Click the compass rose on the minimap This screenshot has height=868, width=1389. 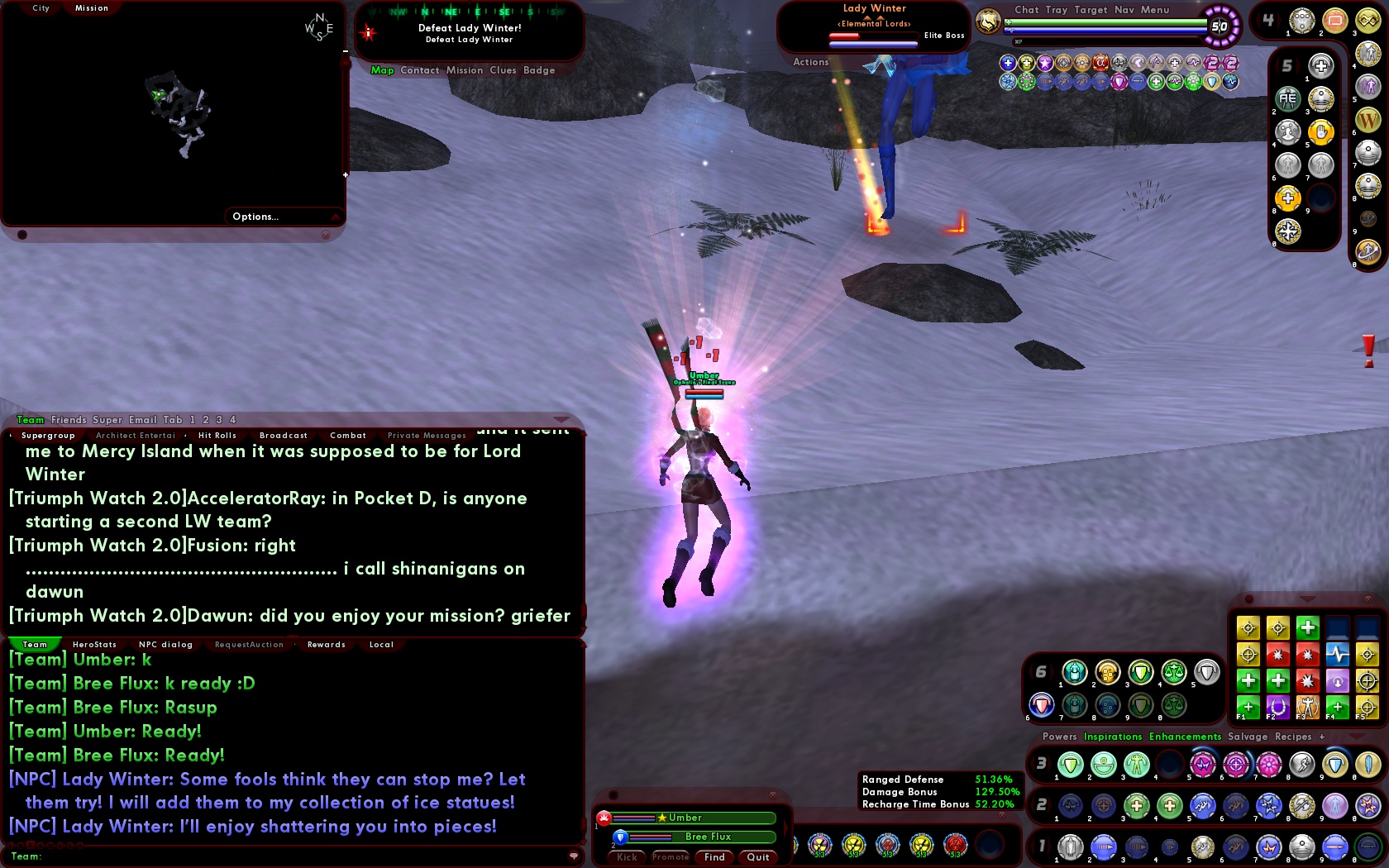point(317,26)
